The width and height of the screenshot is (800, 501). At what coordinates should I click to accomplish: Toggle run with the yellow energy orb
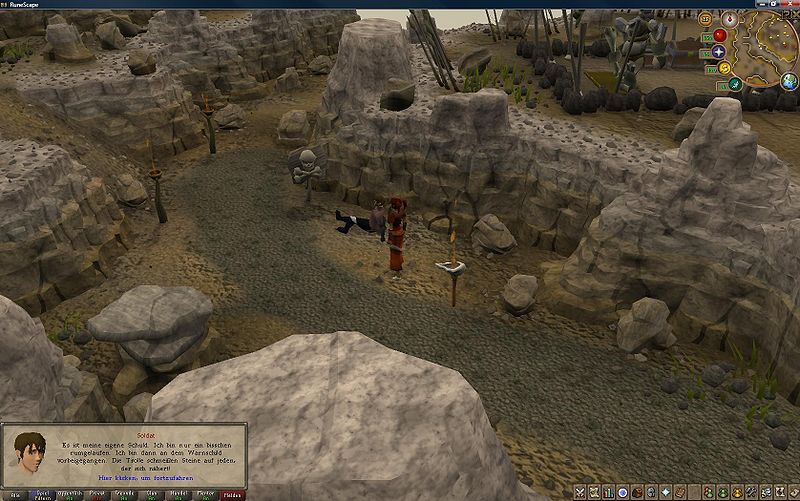pyautogui.click(x=723, y=68)
